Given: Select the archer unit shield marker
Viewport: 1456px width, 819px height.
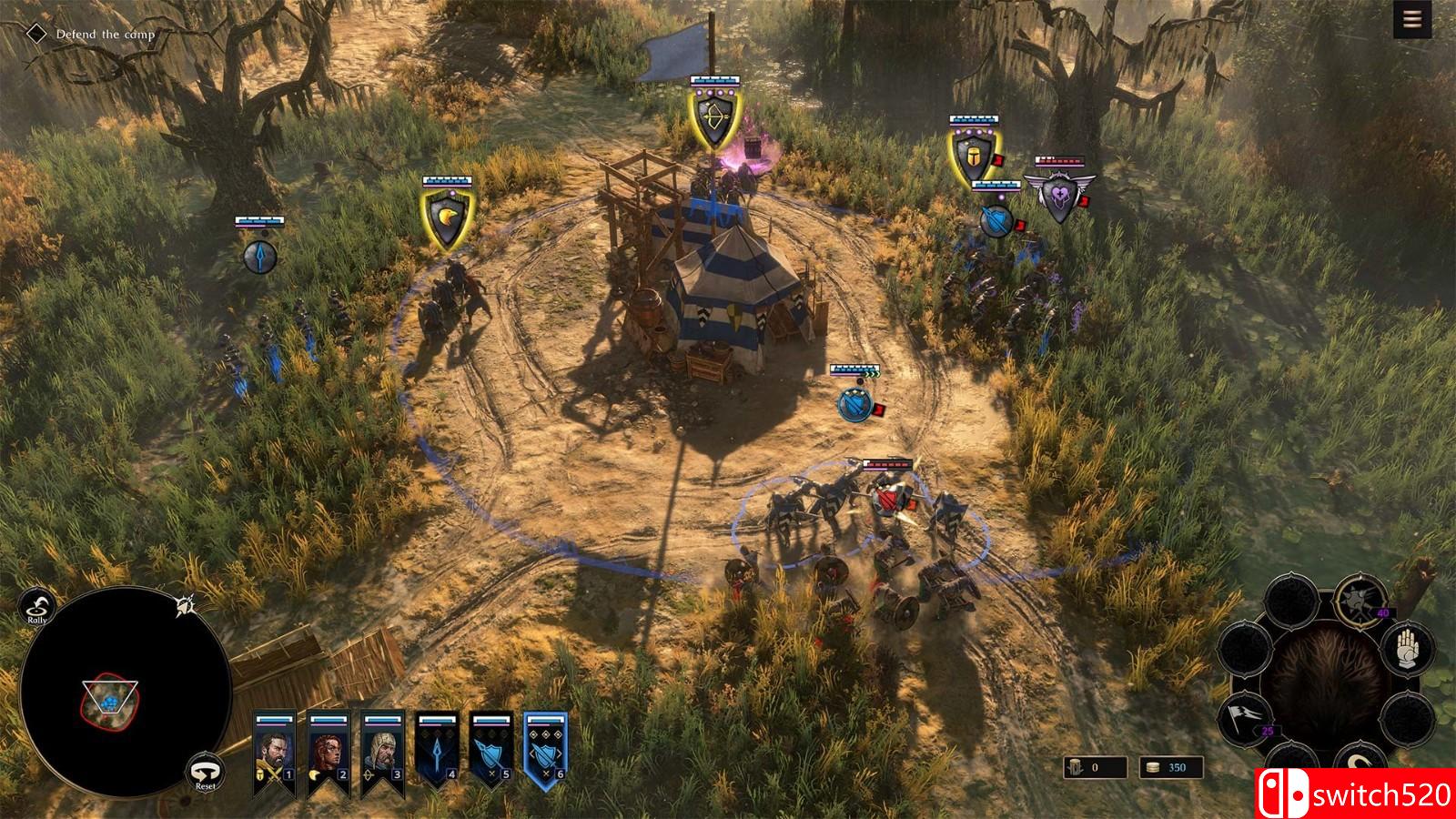Looking at the screenshot, I should (x=711, y=120).
